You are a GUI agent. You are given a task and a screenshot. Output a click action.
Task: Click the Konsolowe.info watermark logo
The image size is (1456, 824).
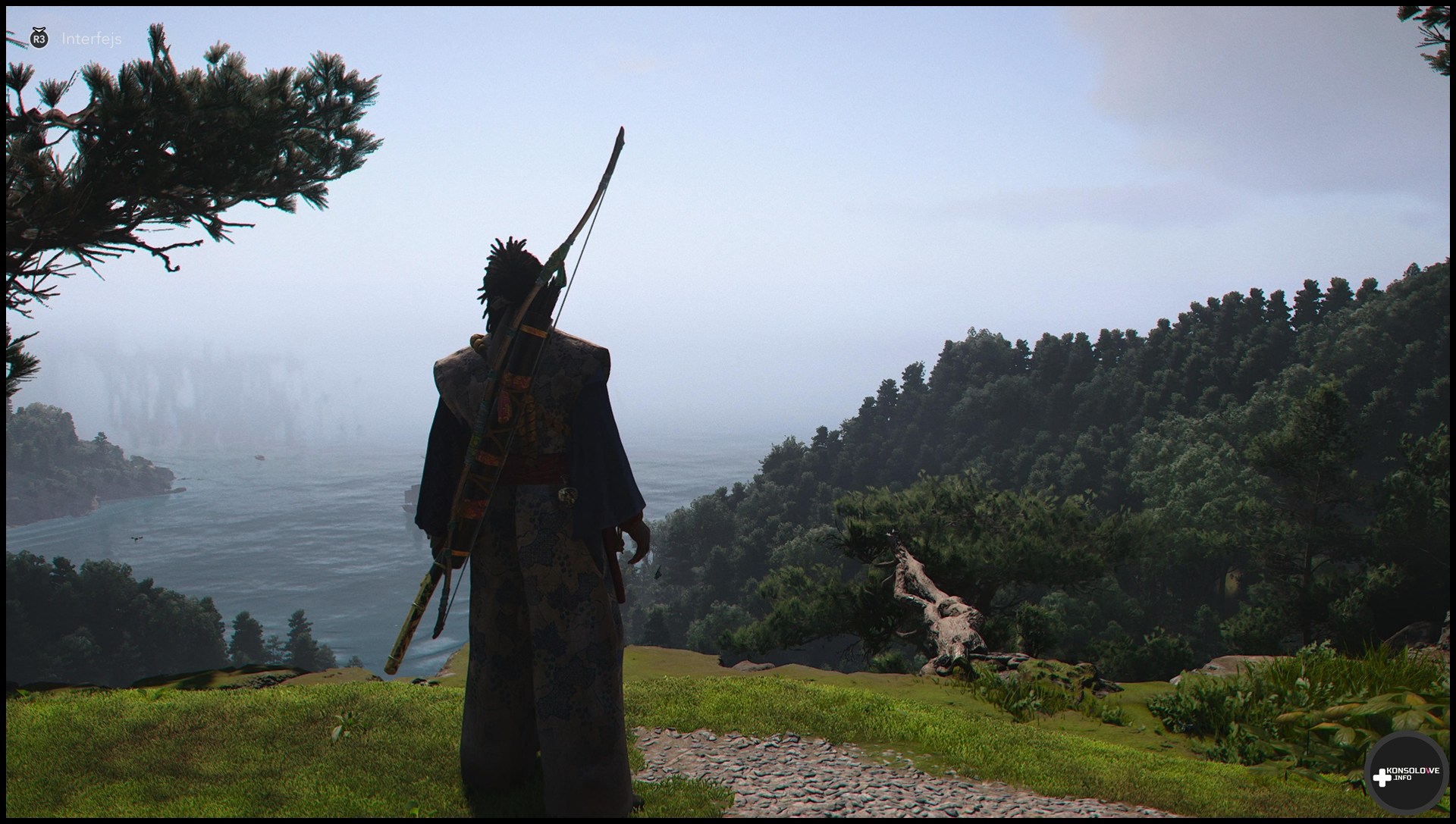click(x=1405, y=774)
